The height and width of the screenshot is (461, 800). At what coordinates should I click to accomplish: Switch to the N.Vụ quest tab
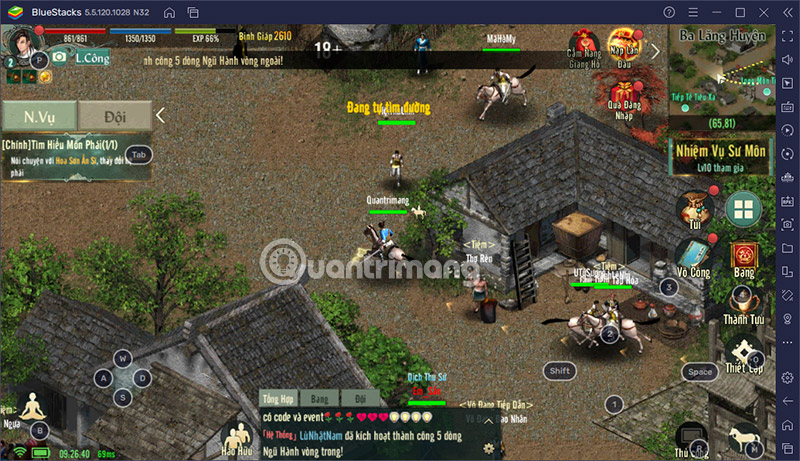point(39,116)
